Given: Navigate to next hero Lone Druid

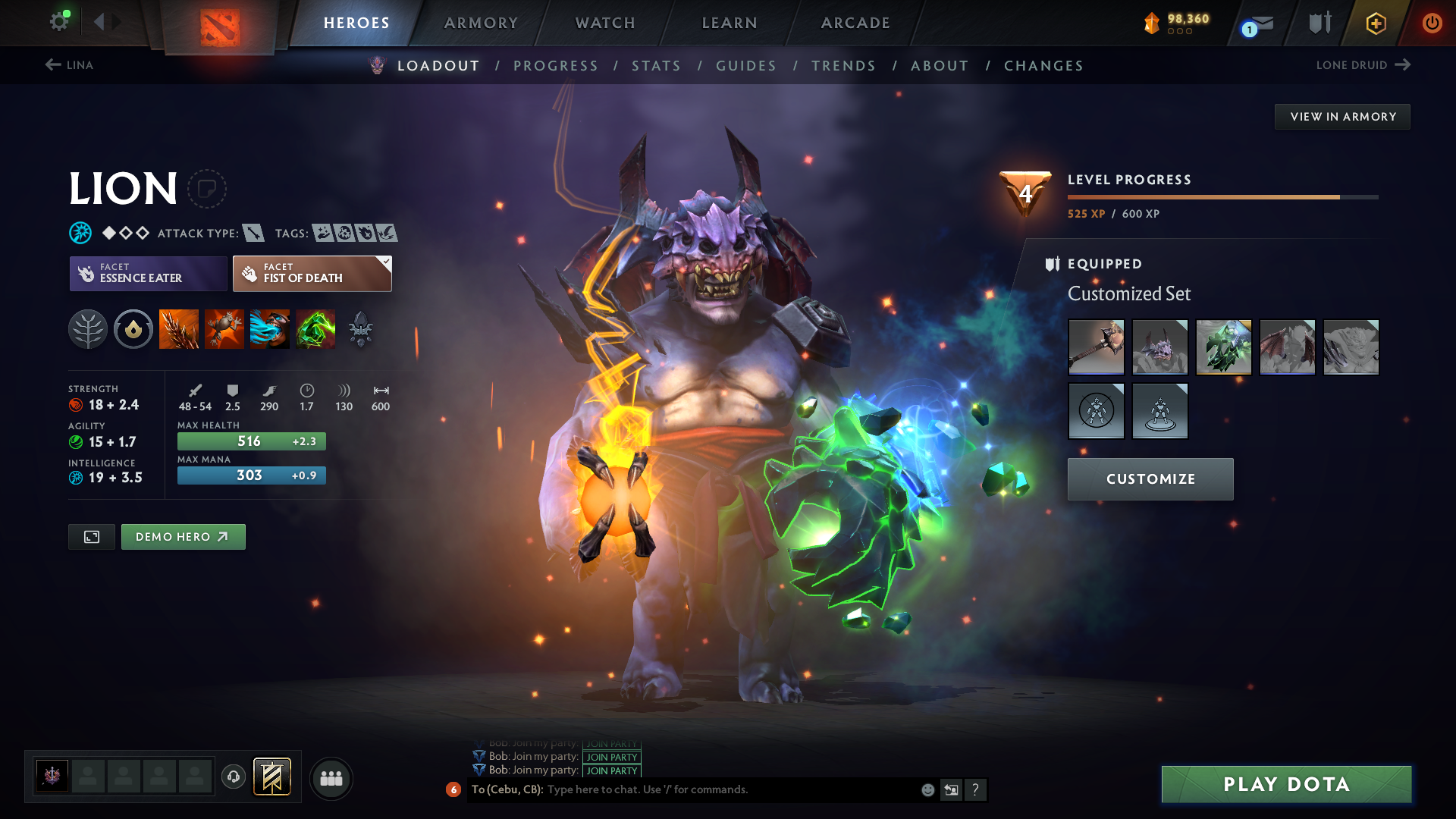Looking at the screenshot, I should (1363, 65).
